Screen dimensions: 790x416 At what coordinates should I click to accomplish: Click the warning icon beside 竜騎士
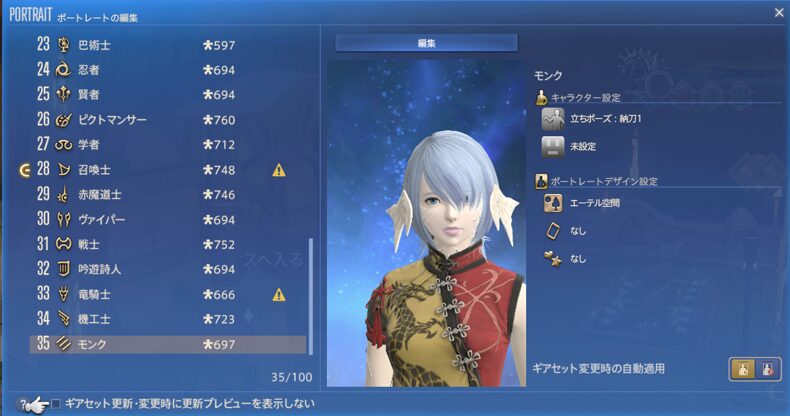(x=279, y=294)
